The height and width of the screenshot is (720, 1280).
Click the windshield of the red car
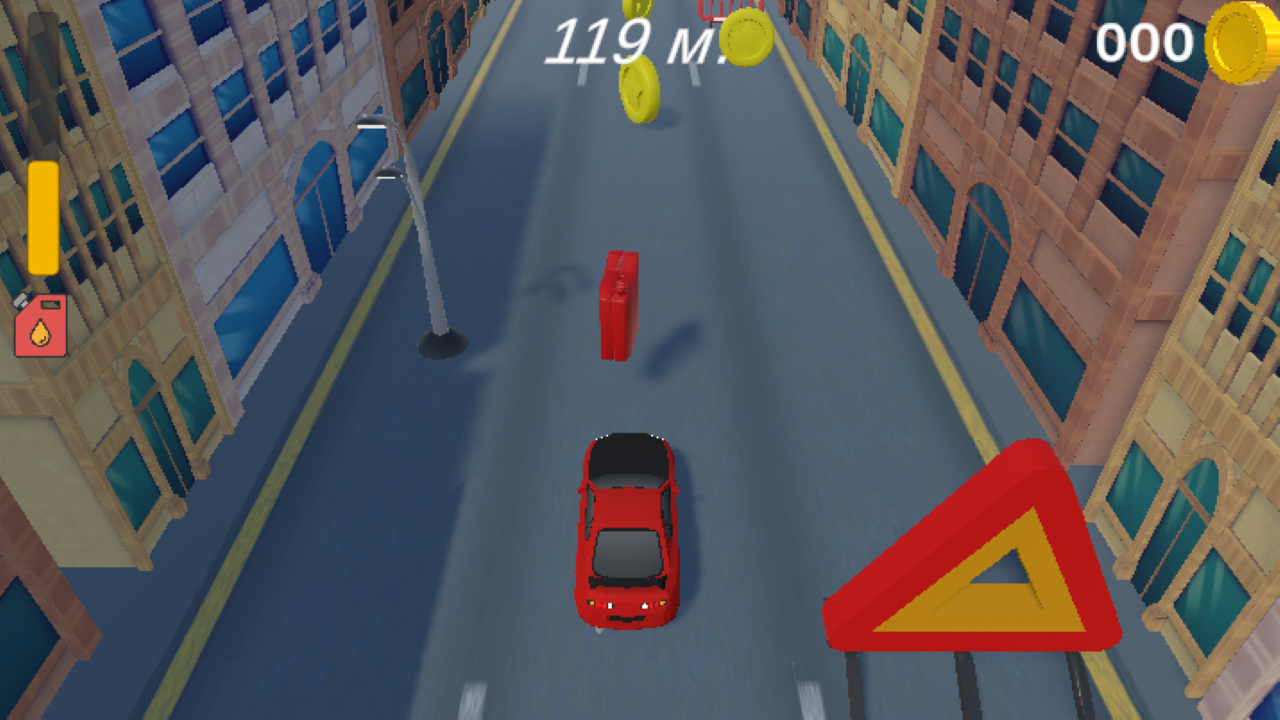630,555
